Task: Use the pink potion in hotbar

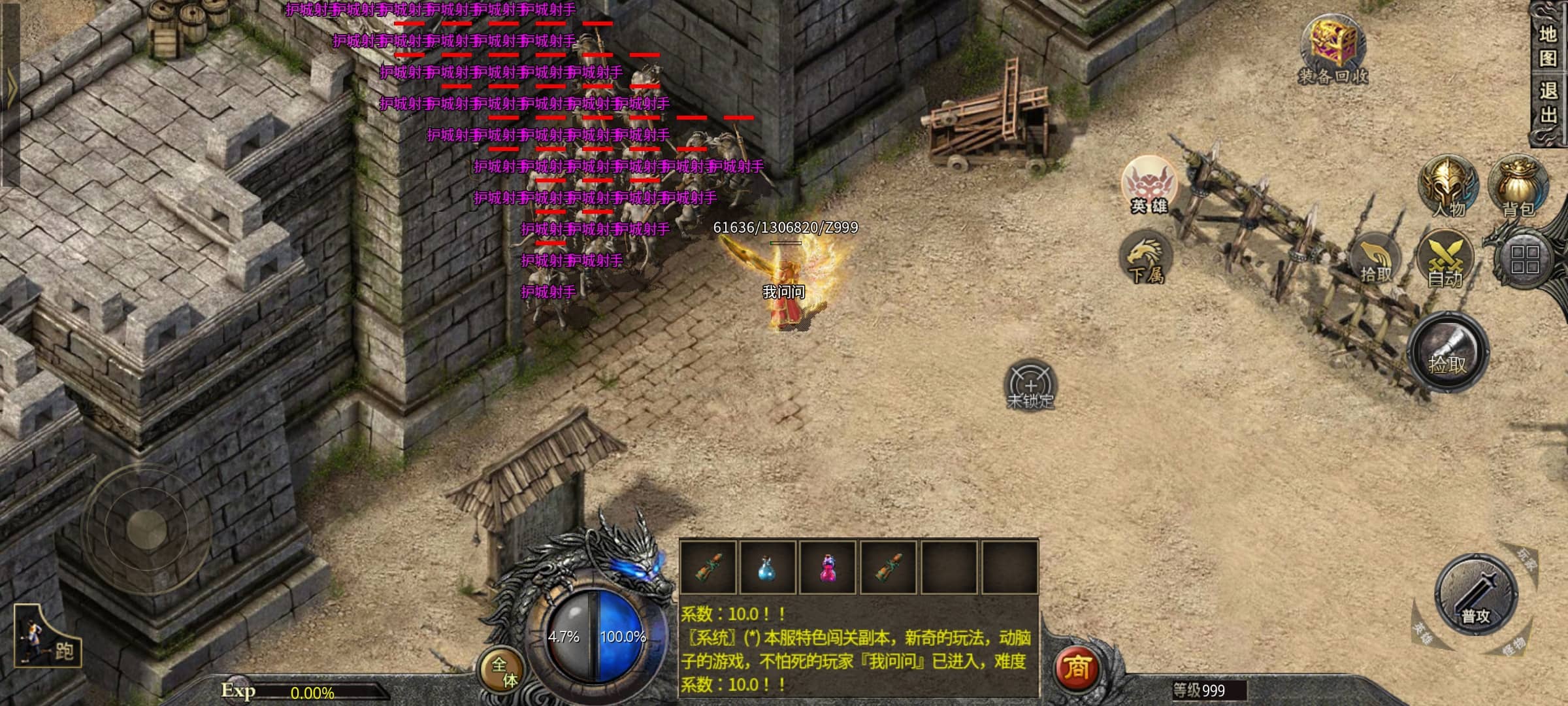Action: 827,567
